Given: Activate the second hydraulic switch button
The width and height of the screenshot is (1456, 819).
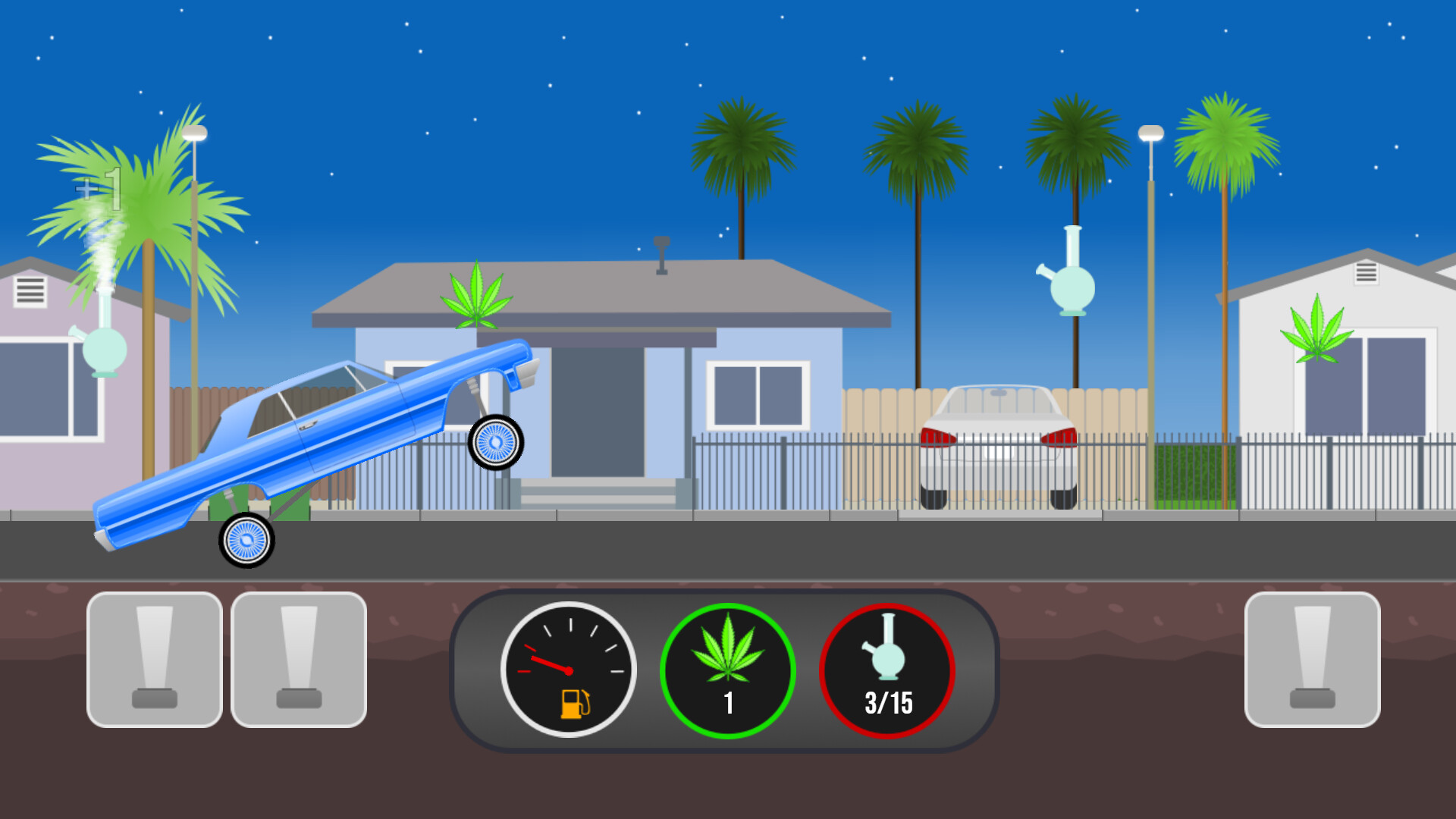Looking at the screenshot, I should pyautogui.click(x=300, y=660).
